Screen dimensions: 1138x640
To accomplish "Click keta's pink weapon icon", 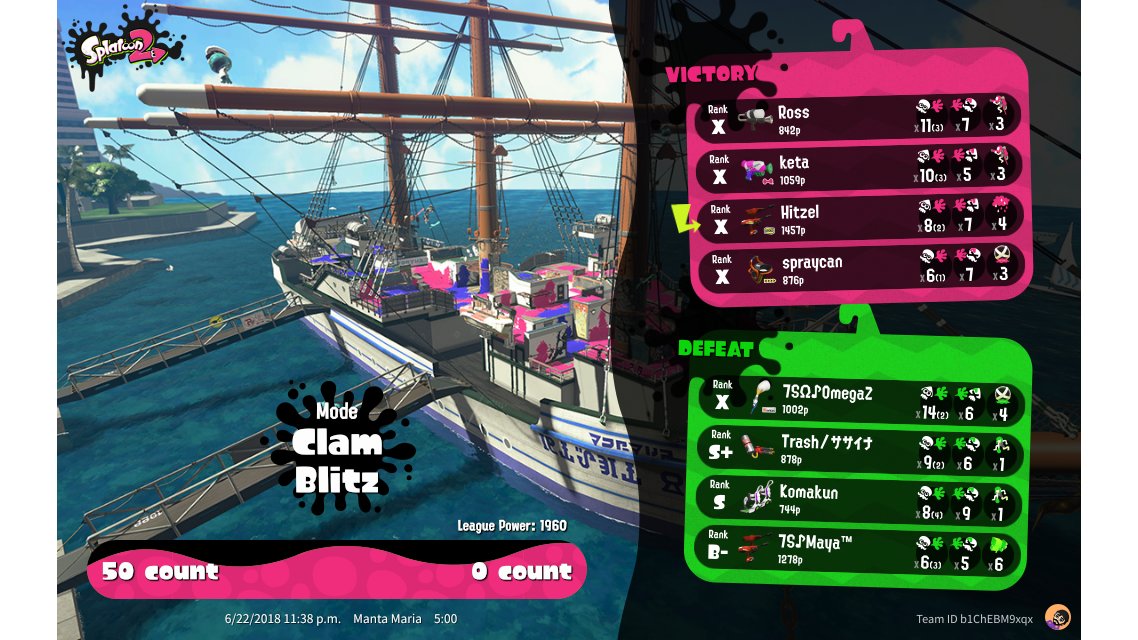I will (x=759, y=170).
